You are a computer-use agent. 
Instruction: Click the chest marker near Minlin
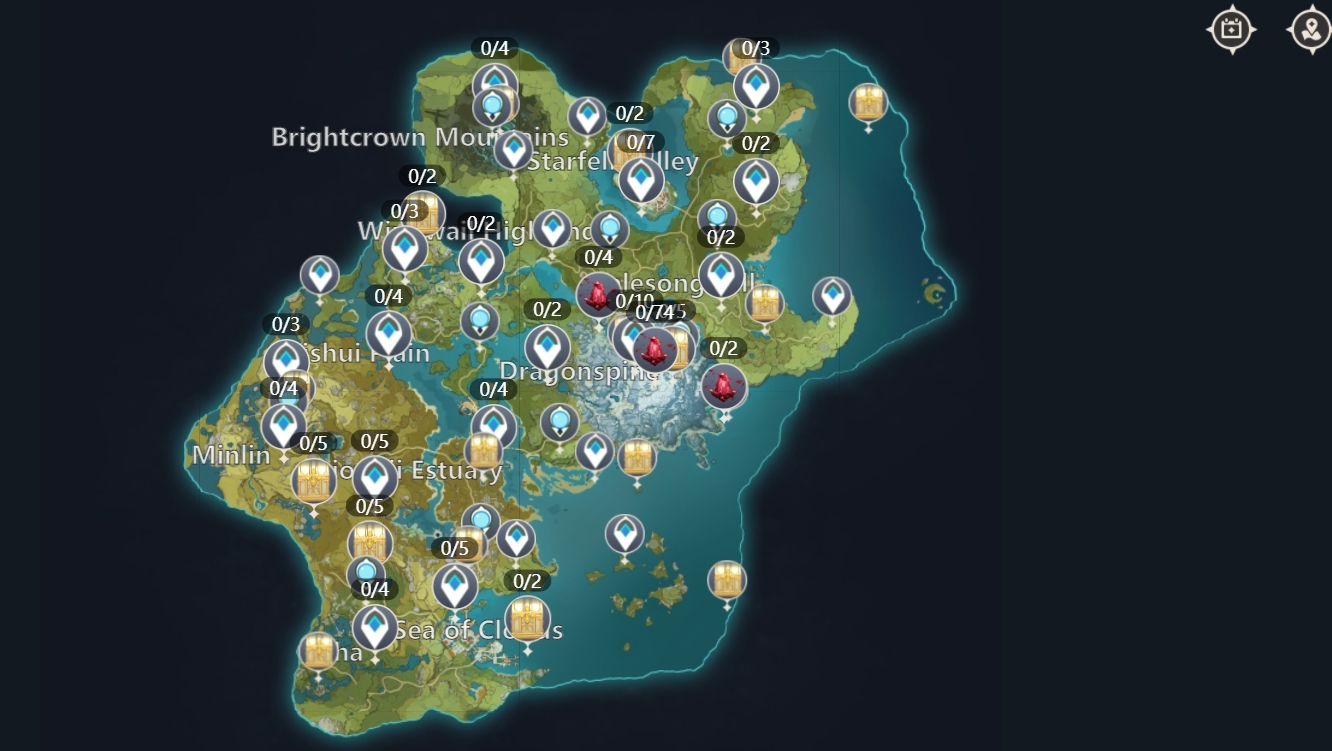(x=313, y=481)
